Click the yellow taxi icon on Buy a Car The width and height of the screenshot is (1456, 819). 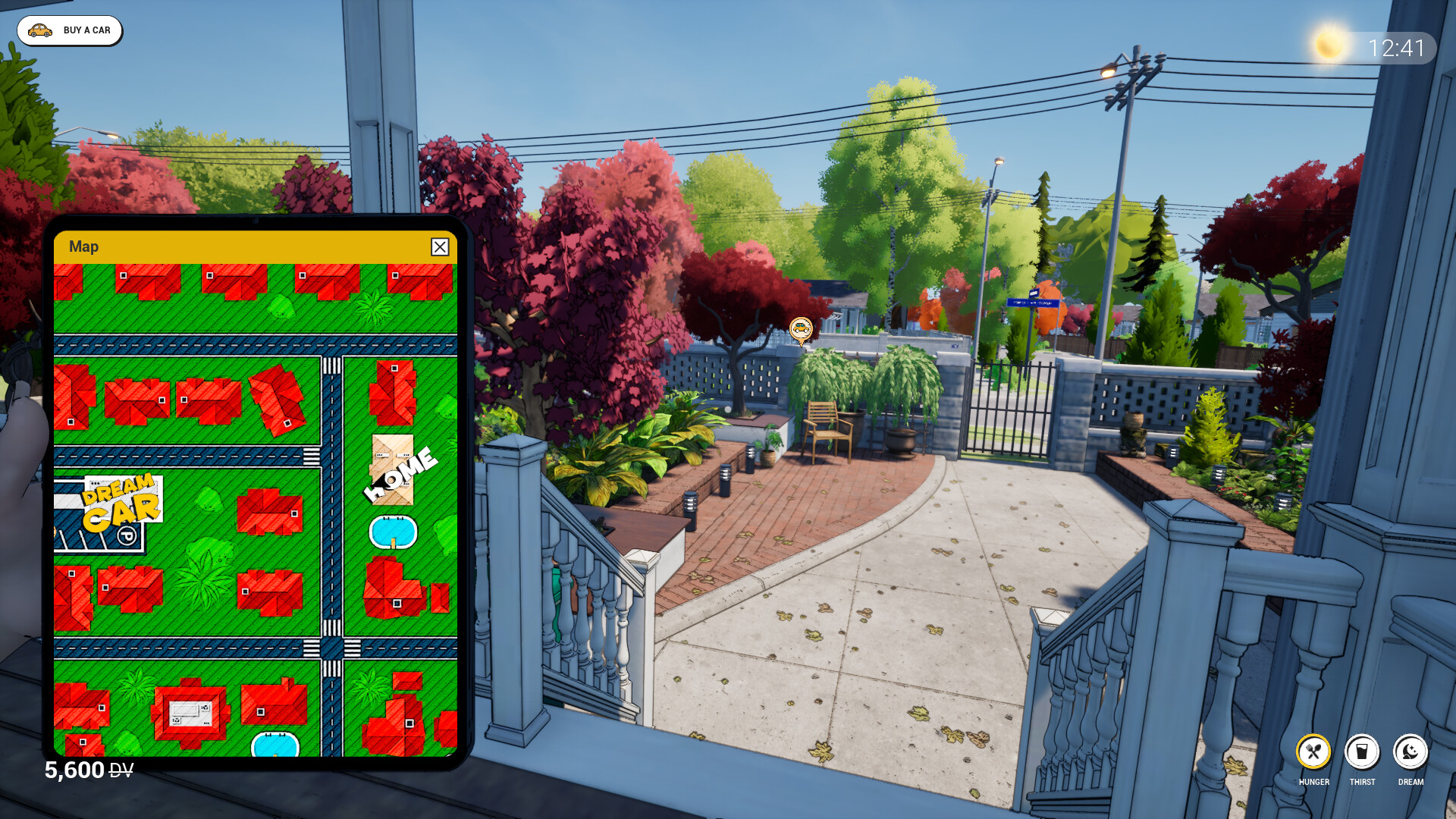[x=39, y=30]
